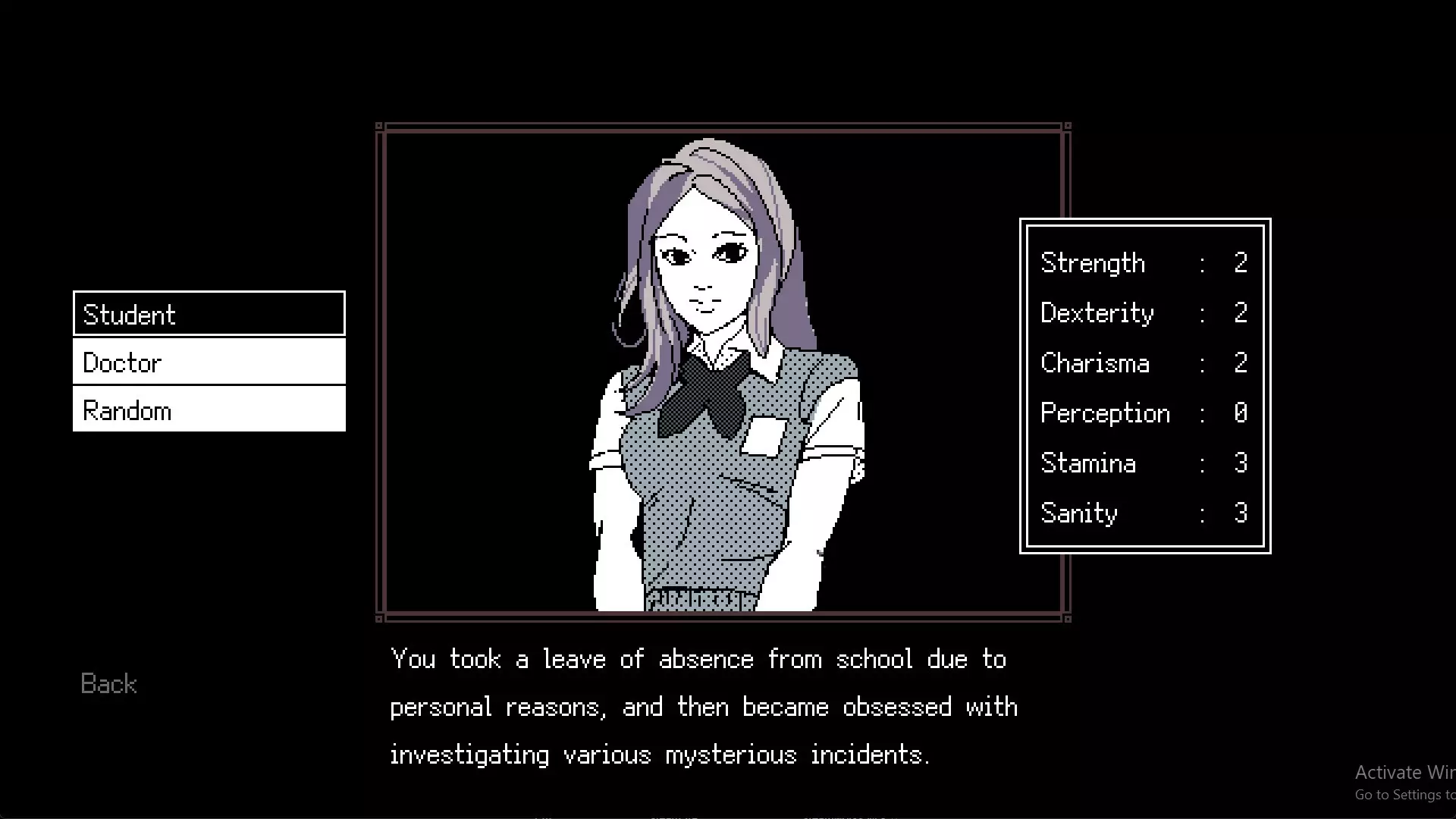Click the character backstory description text
1456x819 pixels.
coord(704,707)
